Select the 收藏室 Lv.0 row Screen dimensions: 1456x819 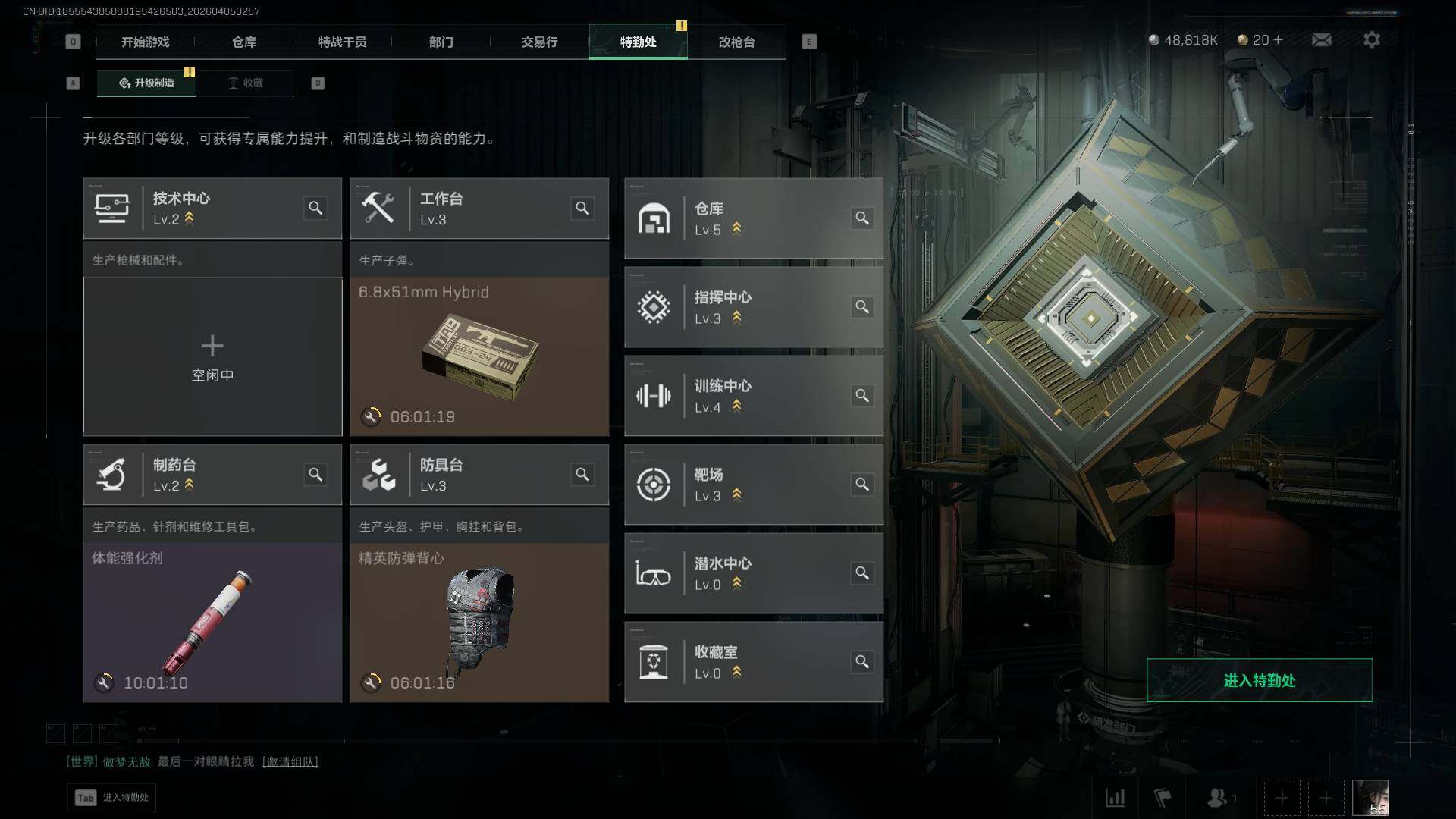[x=753, y=662]
